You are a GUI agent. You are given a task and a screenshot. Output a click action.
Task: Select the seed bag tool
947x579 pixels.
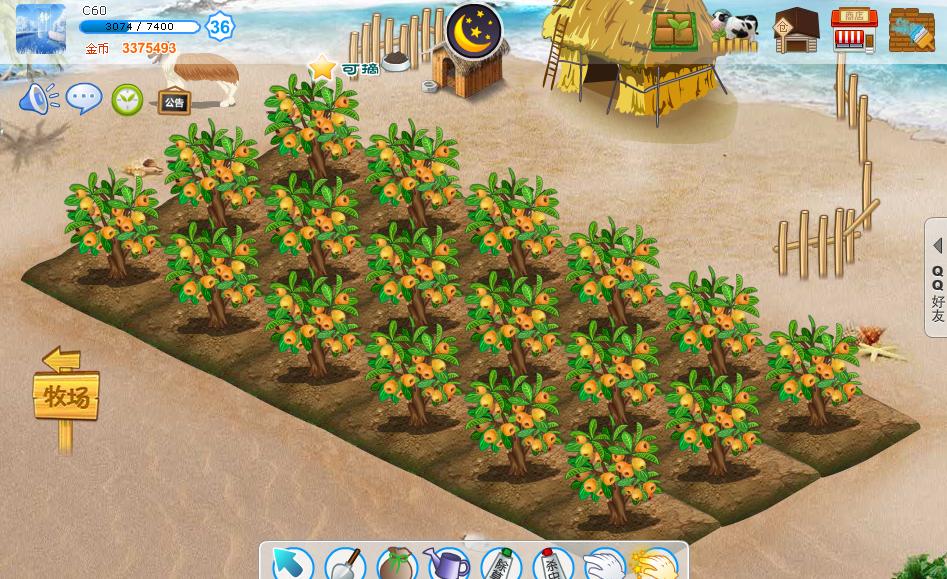click(396, 564)
